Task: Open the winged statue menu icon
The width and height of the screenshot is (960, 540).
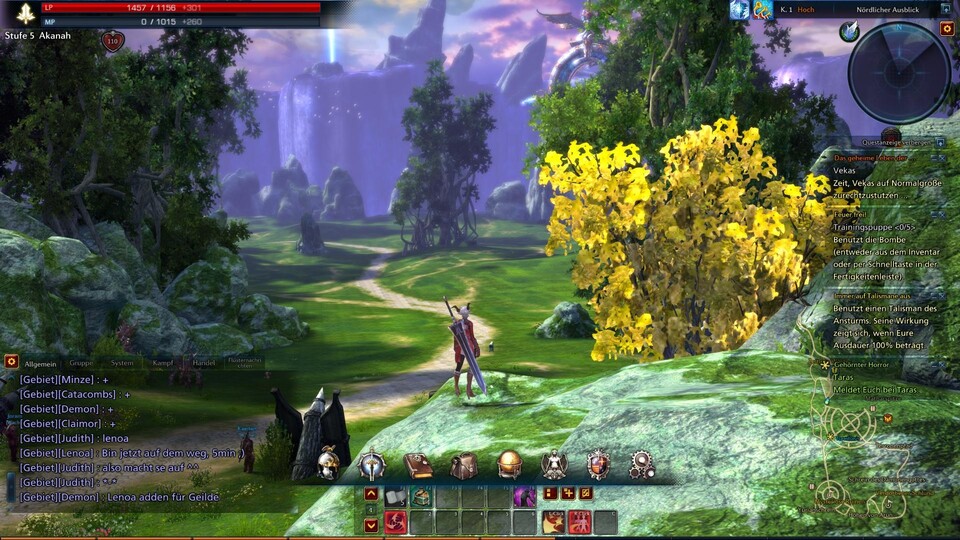Action: point(554,465)
